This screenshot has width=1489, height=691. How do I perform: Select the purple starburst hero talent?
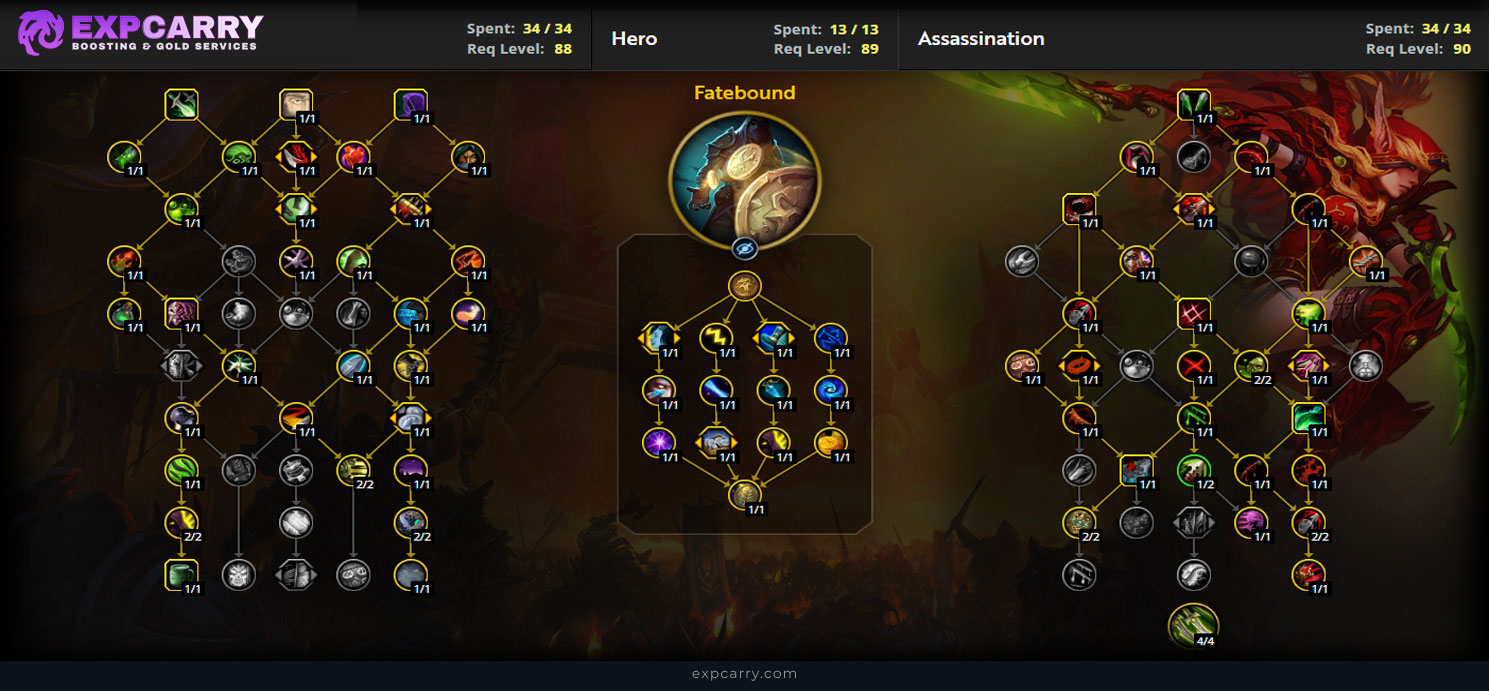[658, 443]
